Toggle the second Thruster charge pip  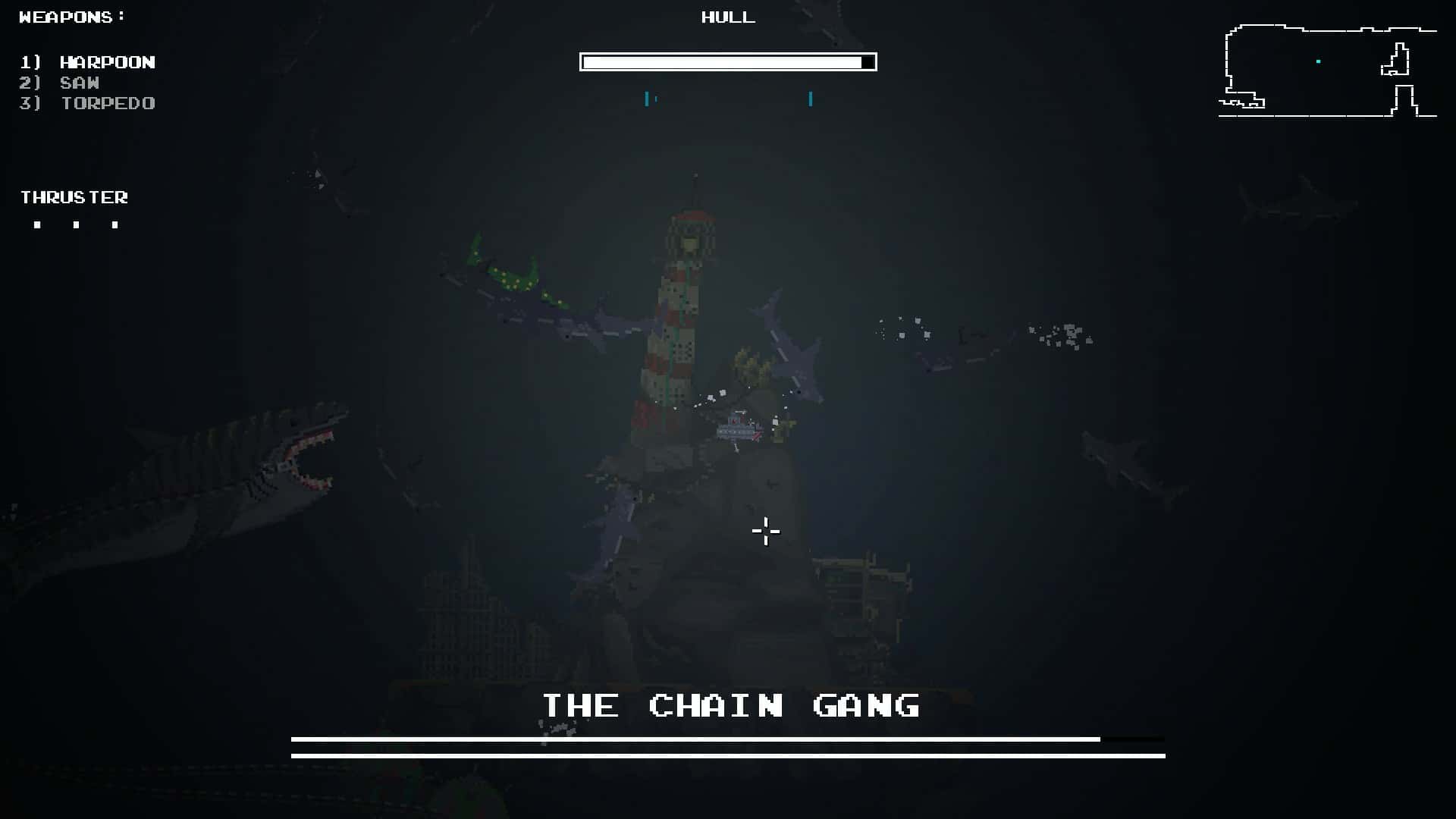click(77, 224)
